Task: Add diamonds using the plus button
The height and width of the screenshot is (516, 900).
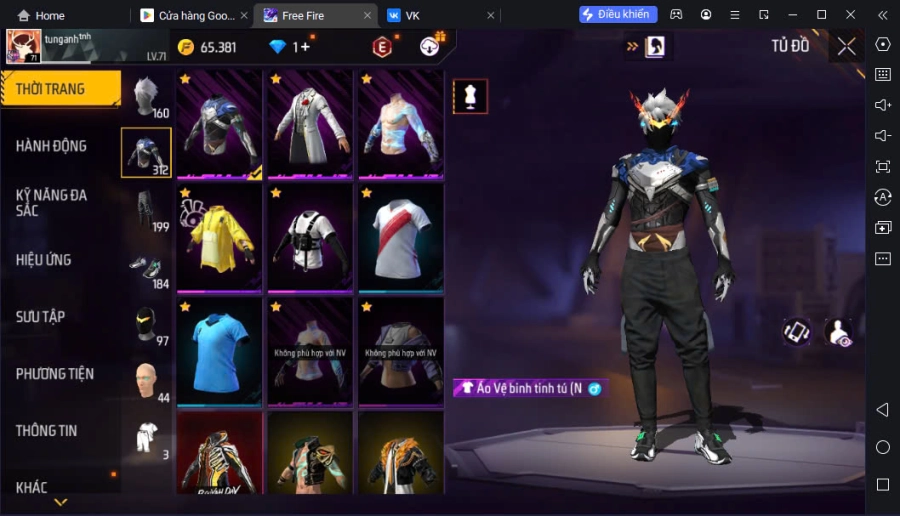Action: [x=305, y=47]
